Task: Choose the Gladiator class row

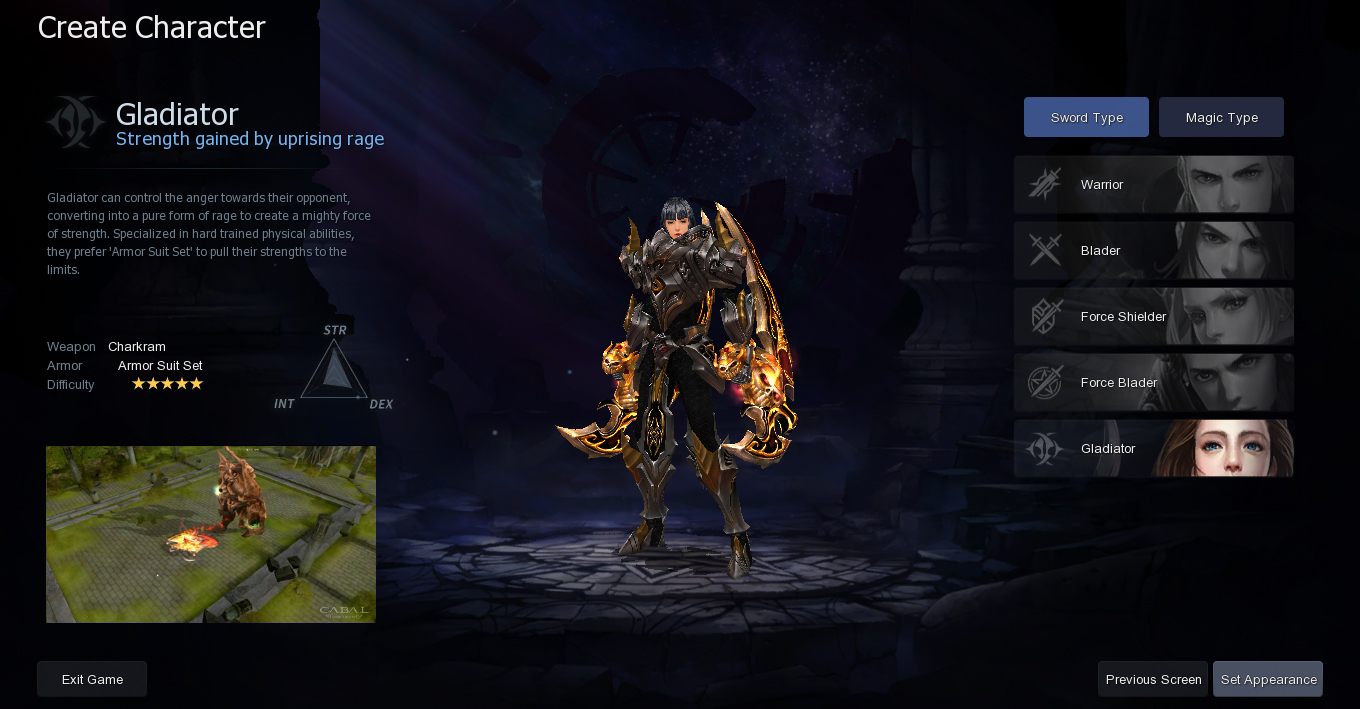Action: [1153, 449]
